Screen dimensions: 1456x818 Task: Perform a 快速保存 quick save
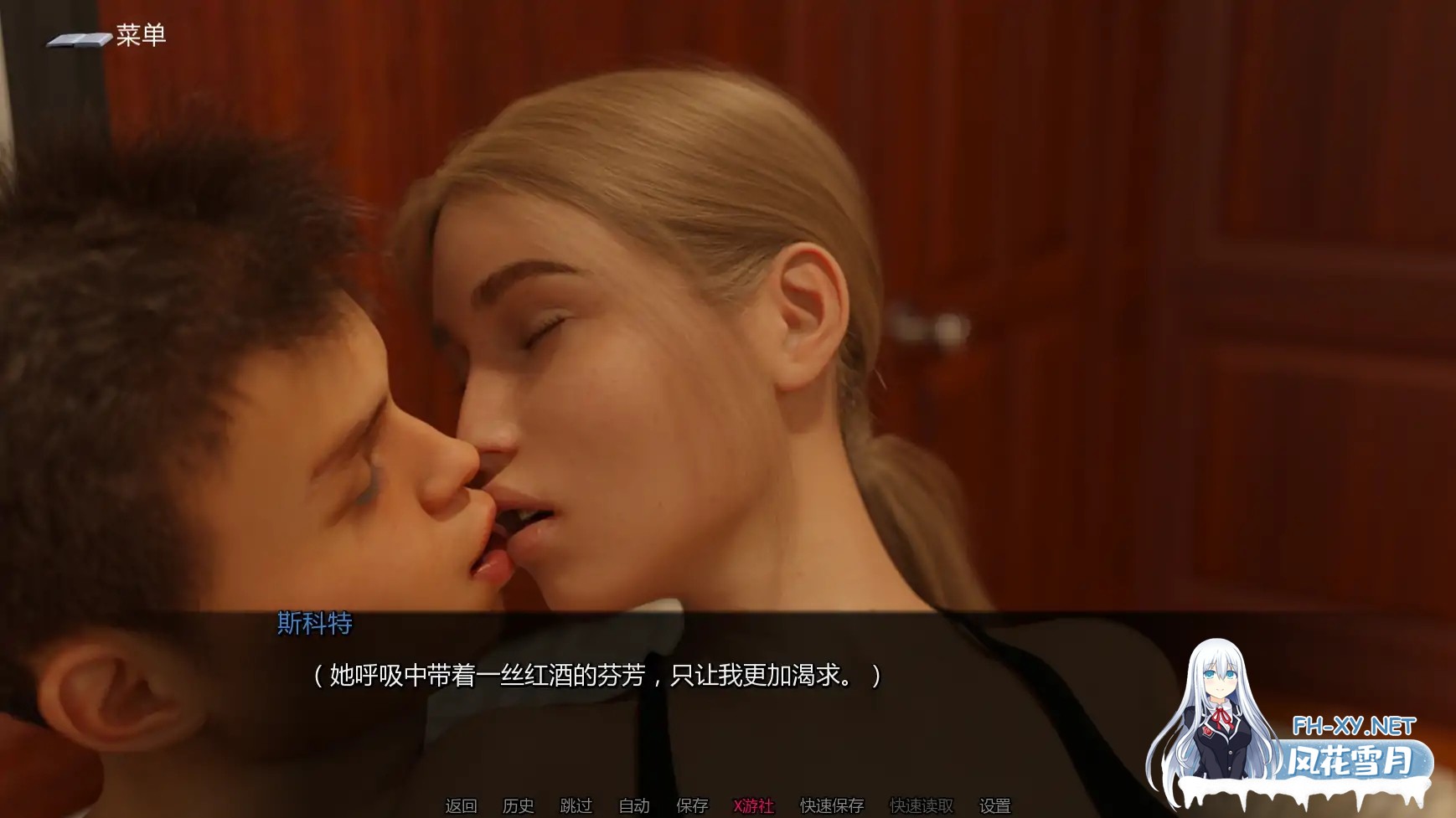click(834, 806)
